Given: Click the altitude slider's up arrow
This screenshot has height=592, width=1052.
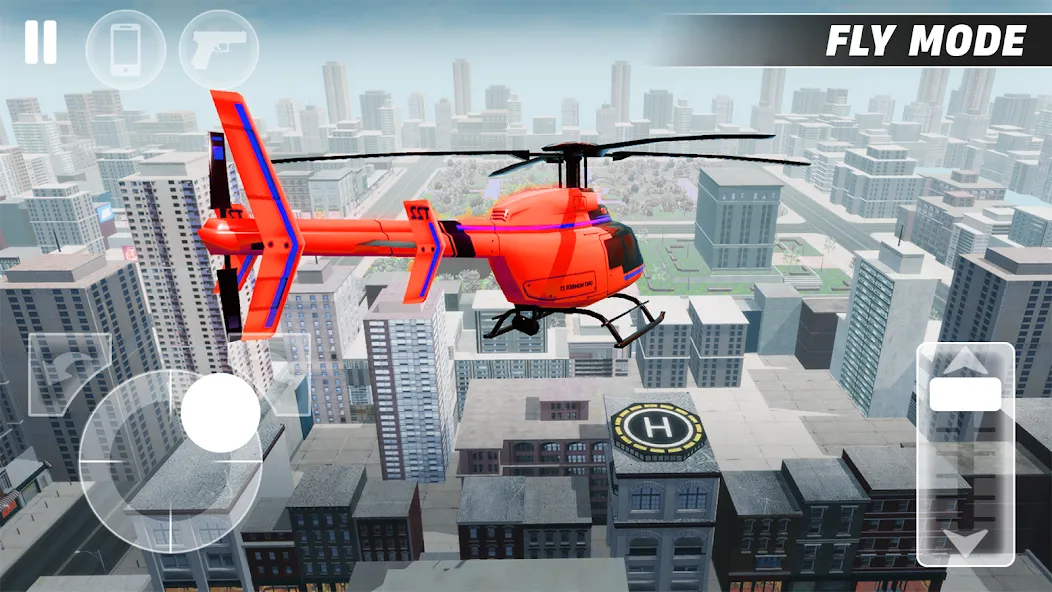Looking at the screenshot, I should (965, 362).
